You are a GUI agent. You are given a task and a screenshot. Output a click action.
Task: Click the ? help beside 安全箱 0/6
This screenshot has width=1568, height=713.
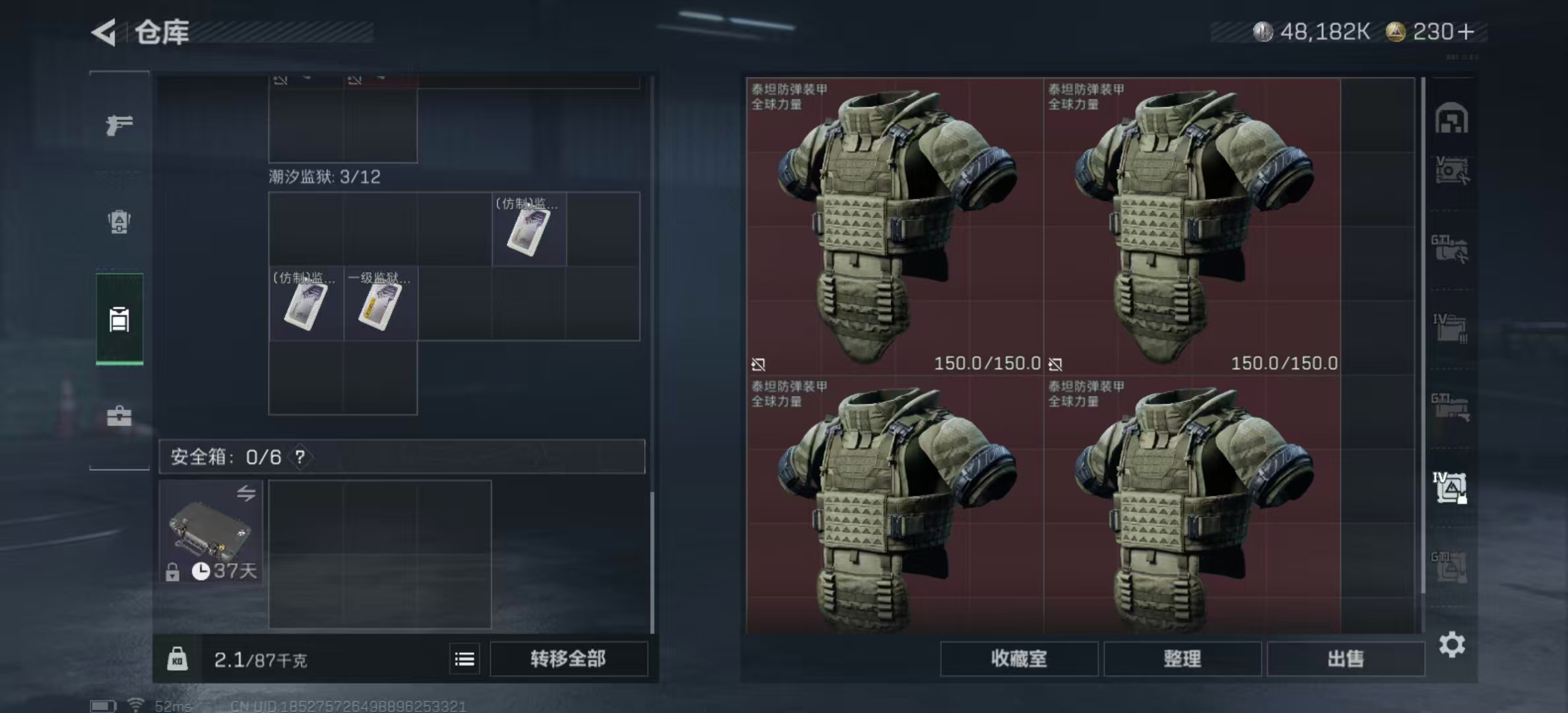tap(300, 456)
